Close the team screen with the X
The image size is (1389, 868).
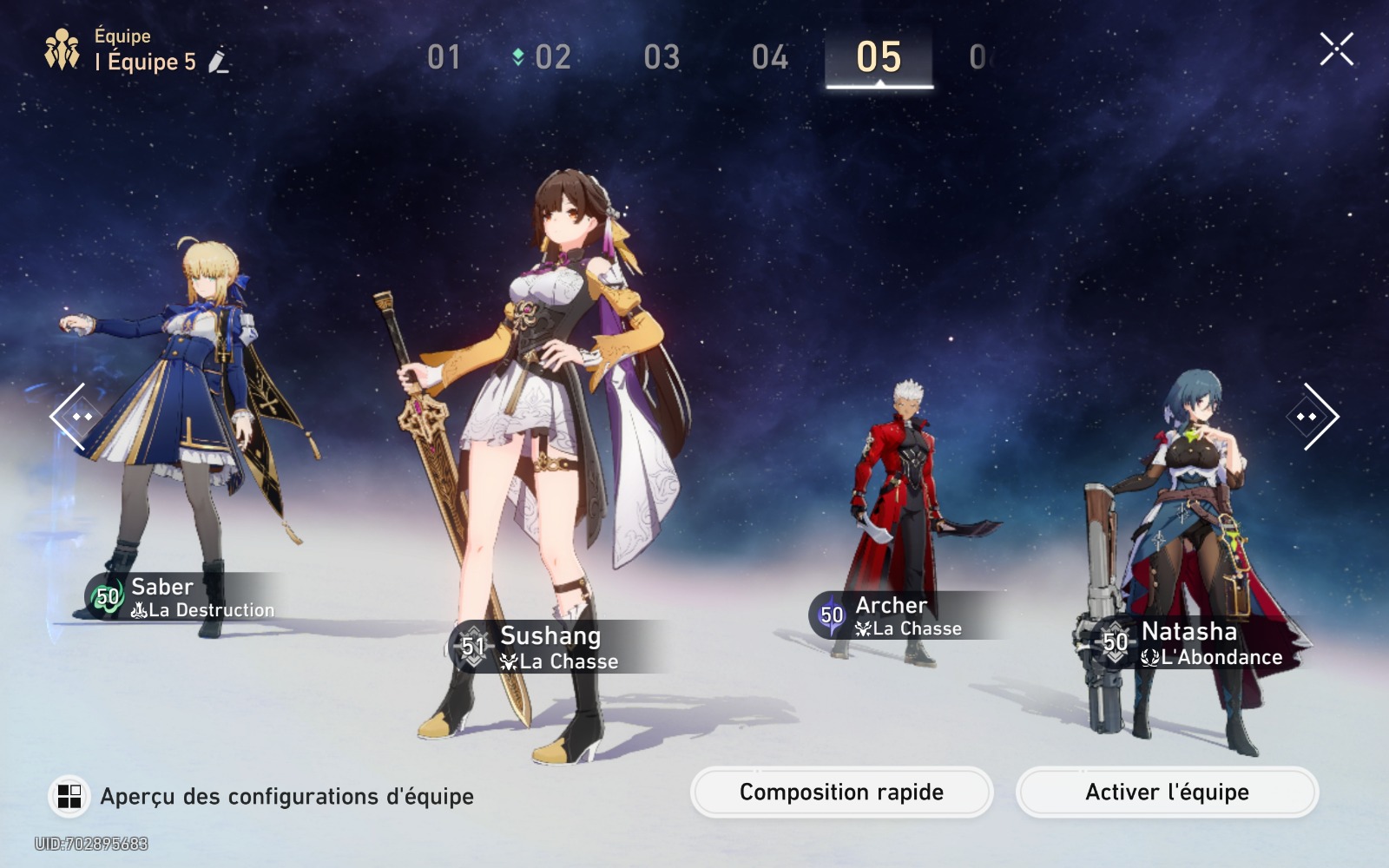click(x=1336, y=49)
